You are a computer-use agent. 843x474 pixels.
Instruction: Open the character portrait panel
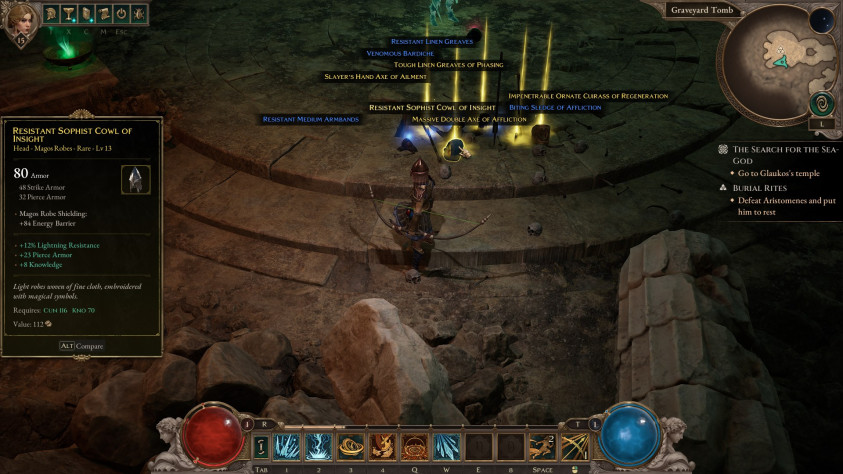point(21,20)
